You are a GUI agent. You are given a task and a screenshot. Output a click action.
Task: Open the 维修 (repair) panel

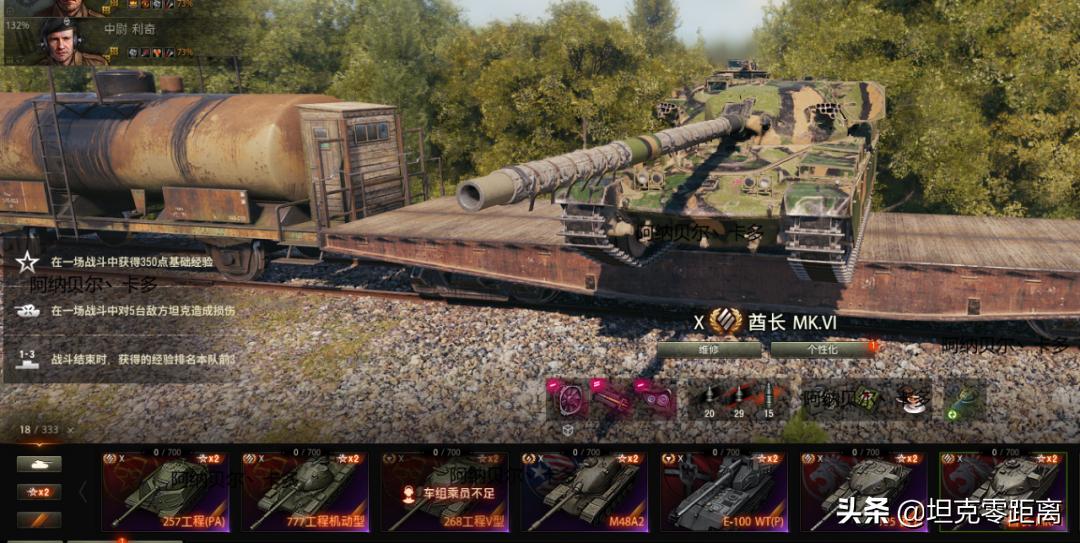[708, 350]
